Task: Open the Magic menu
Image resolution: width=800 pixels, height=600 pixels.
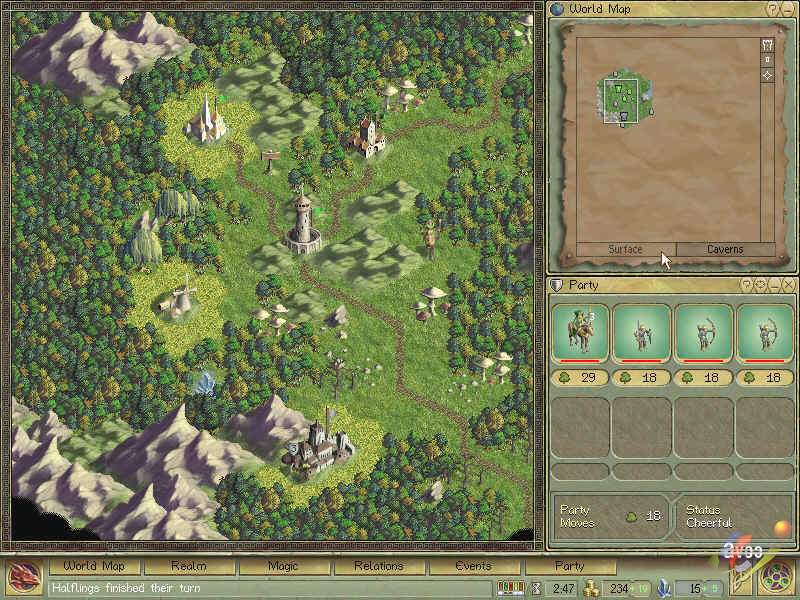Action: pos(283,566)
